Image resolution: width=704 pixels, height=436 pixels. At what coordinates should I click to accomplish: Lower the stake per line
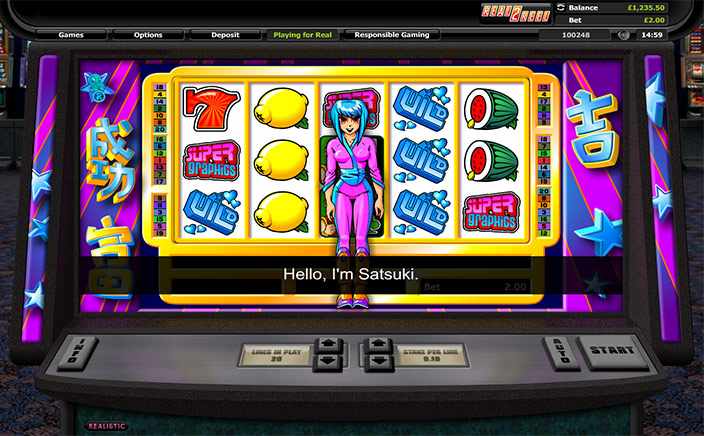377,363
